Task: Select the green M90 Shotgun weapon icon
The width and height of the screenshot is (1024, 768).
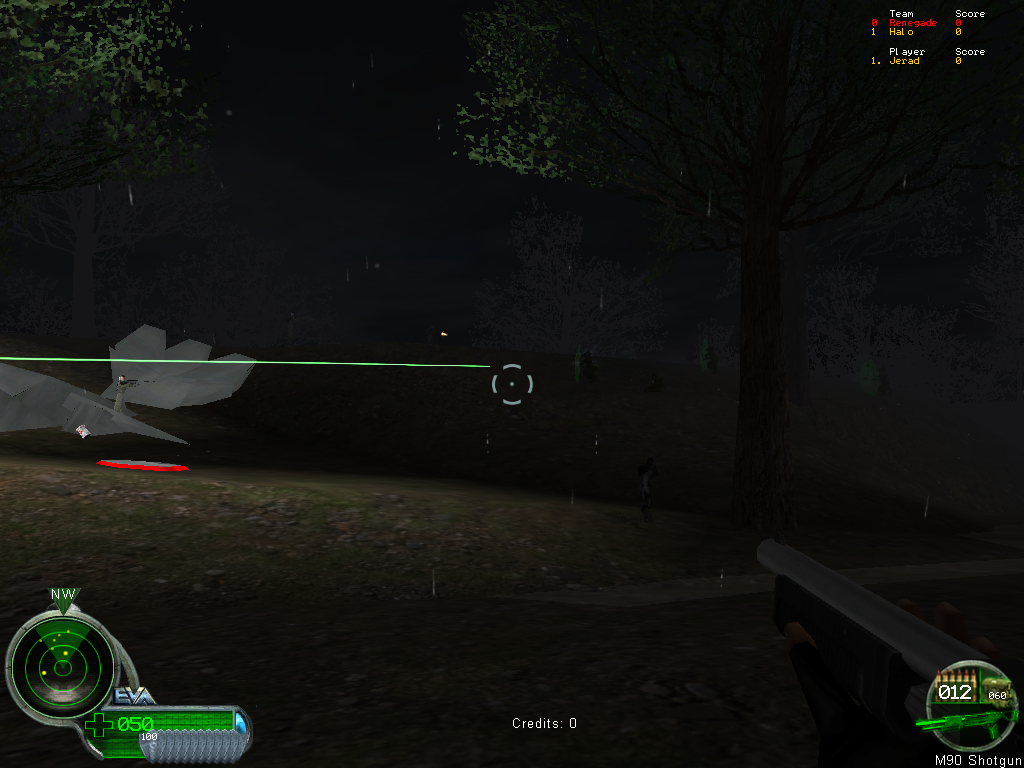Action: point(957,722)
